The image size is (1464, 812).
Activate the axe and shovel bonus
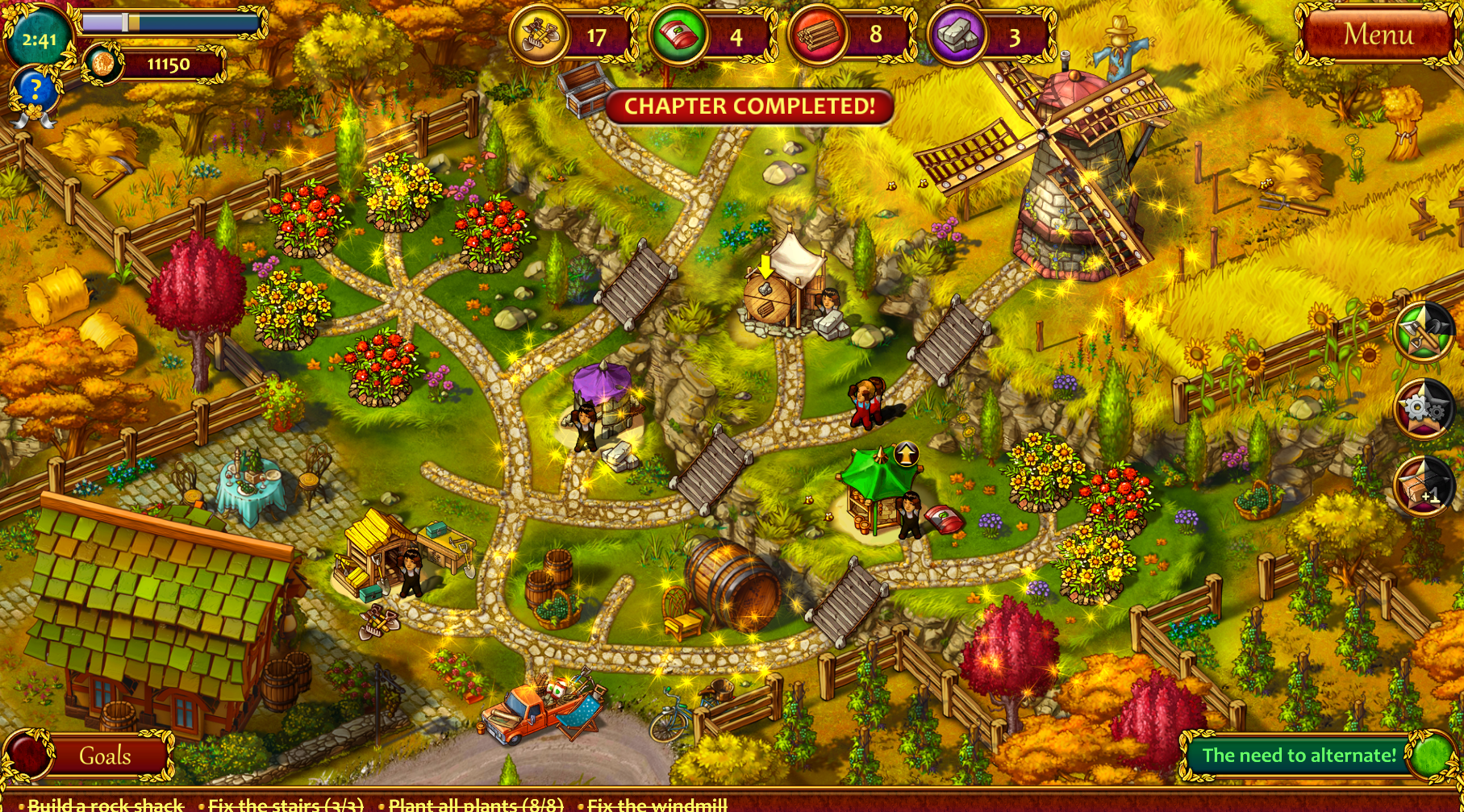(x=1424, y=331)
